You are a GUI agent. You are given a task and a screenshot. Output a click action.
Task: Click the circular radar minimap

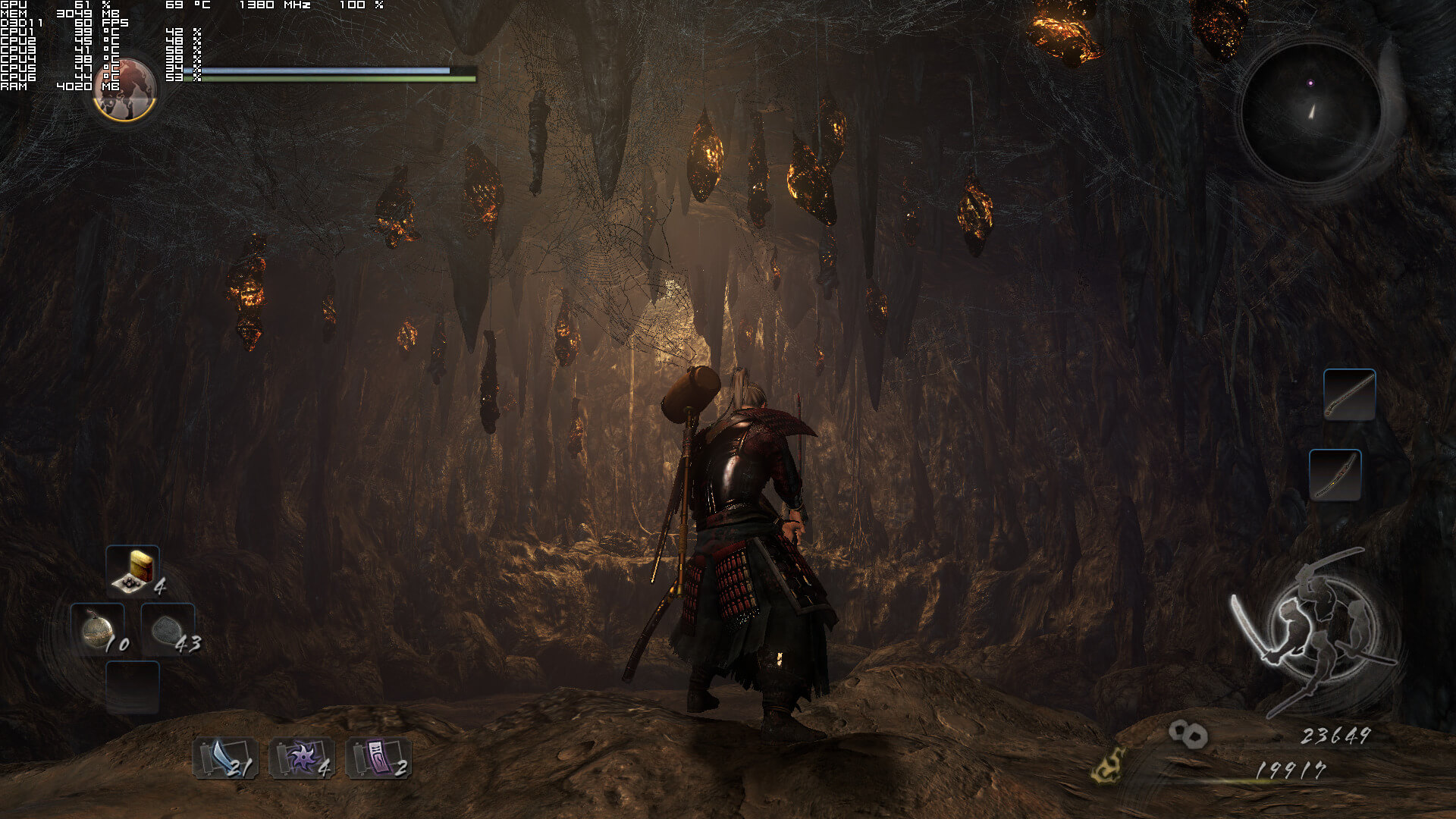tap(1311, 113)
